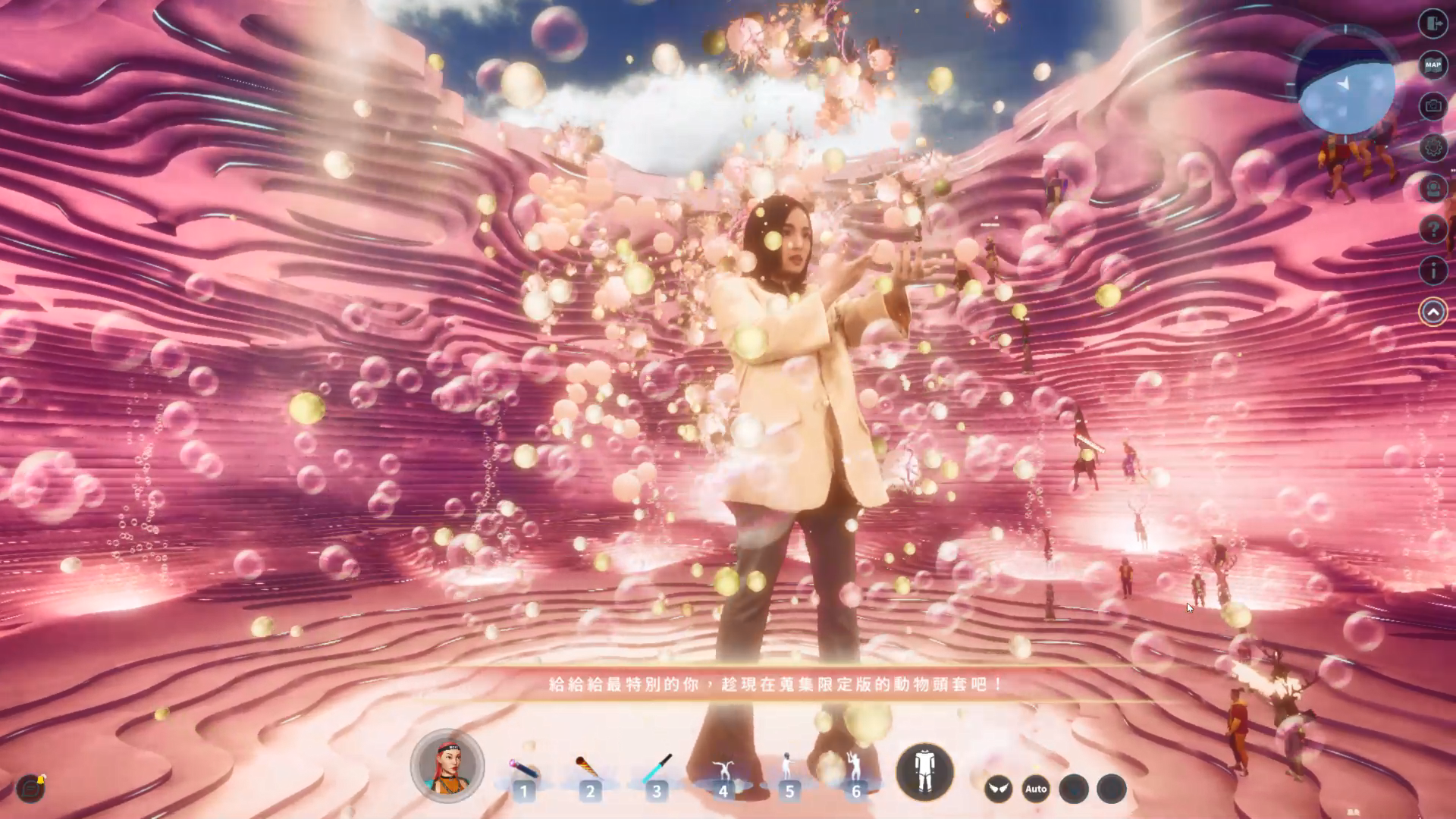Open the MAP button
The height and width of the screenshot is (819, 1456).
(1432, 65)
